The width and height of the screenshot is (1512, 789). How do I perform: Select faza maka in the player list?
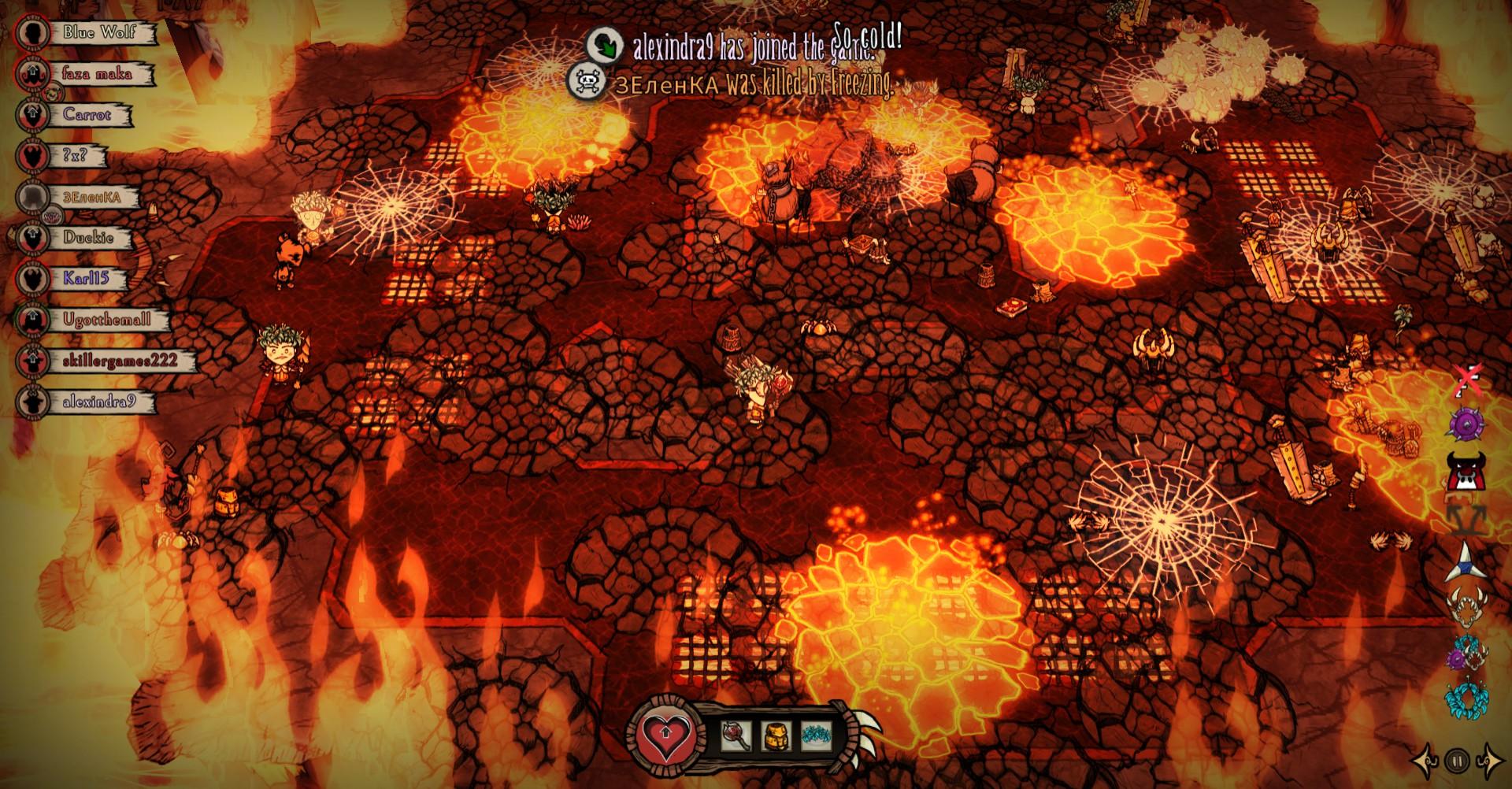click(x=97, y=74)
